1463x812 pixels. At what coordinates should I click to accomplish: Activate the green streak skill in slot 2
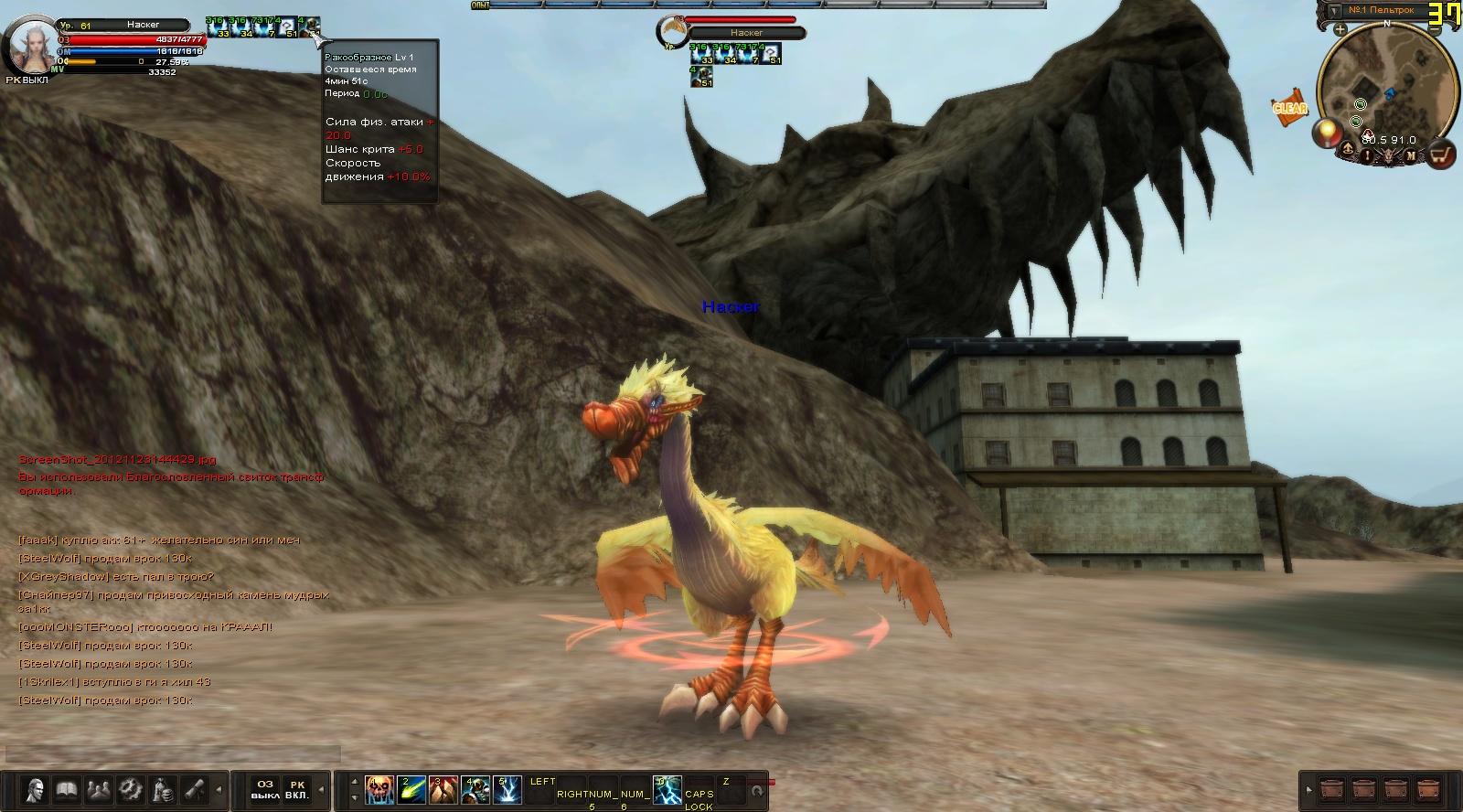pos(411,789)
